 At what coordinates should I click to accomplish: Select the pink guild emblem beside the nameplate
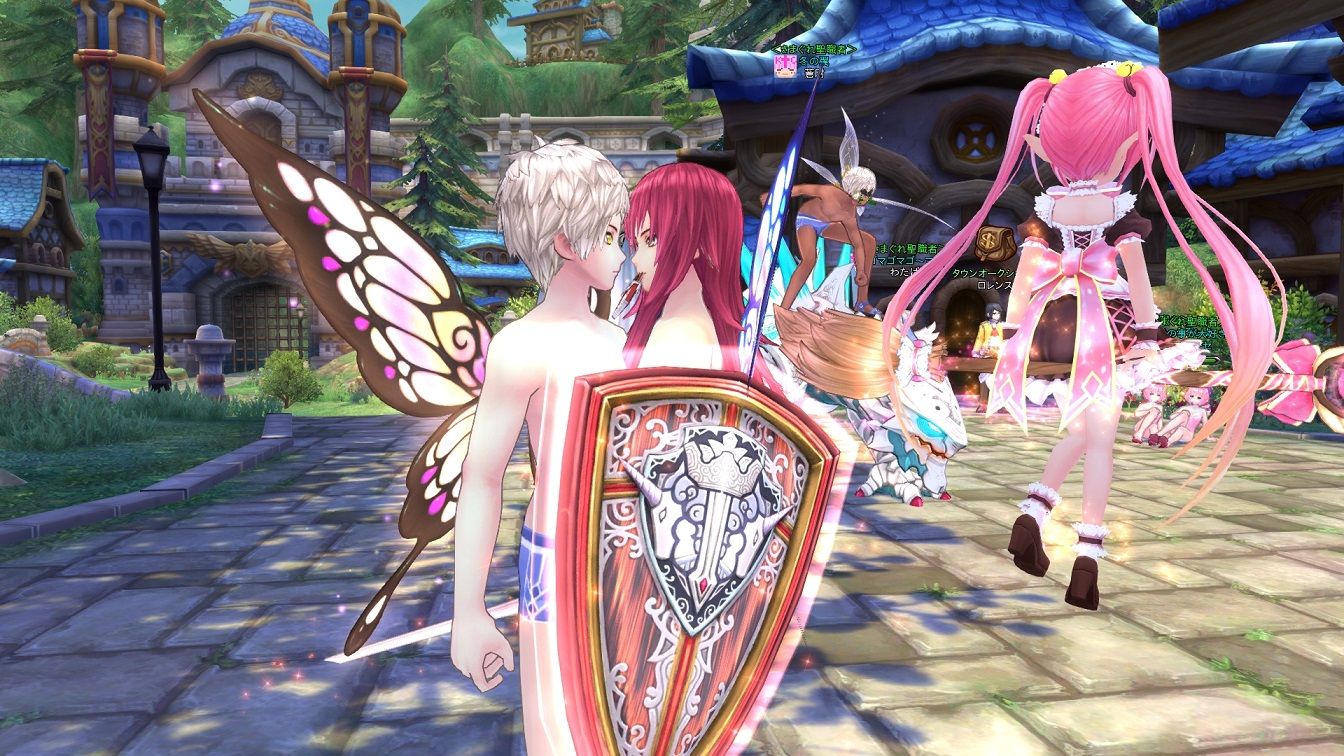[783, 65]
